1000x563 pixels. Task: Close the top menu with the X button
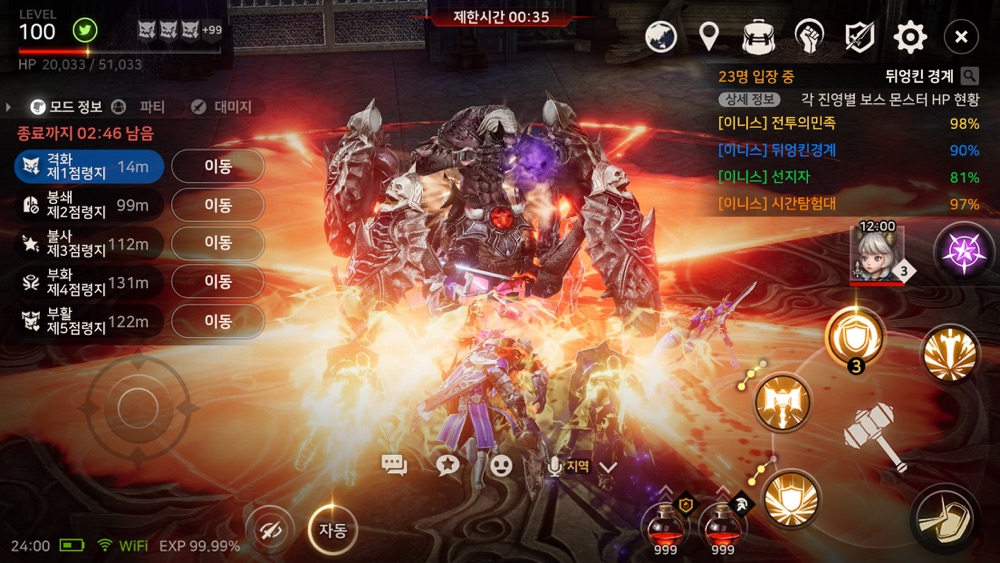pyautogui.click(x=961, y=38)
